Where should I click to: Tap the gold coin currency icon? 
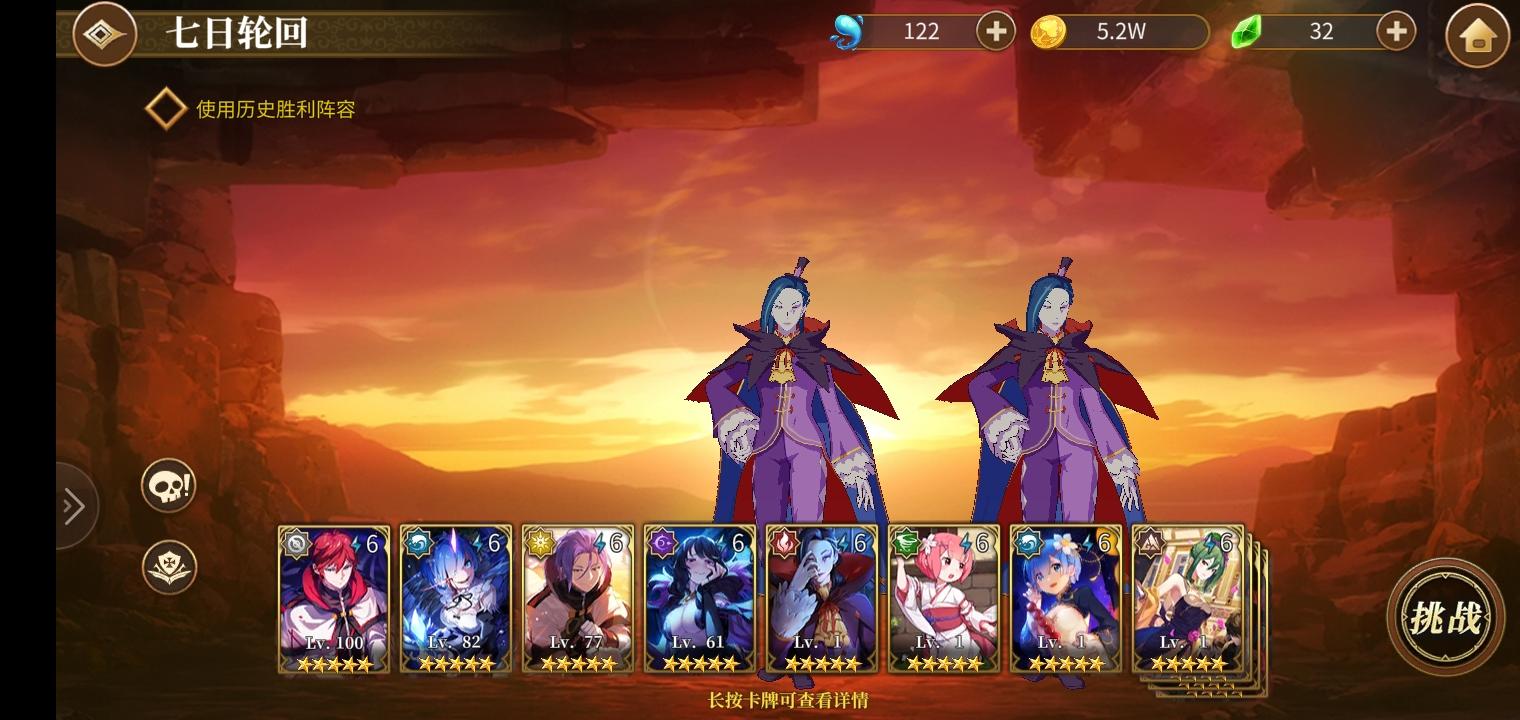[x=1046, y=31]
